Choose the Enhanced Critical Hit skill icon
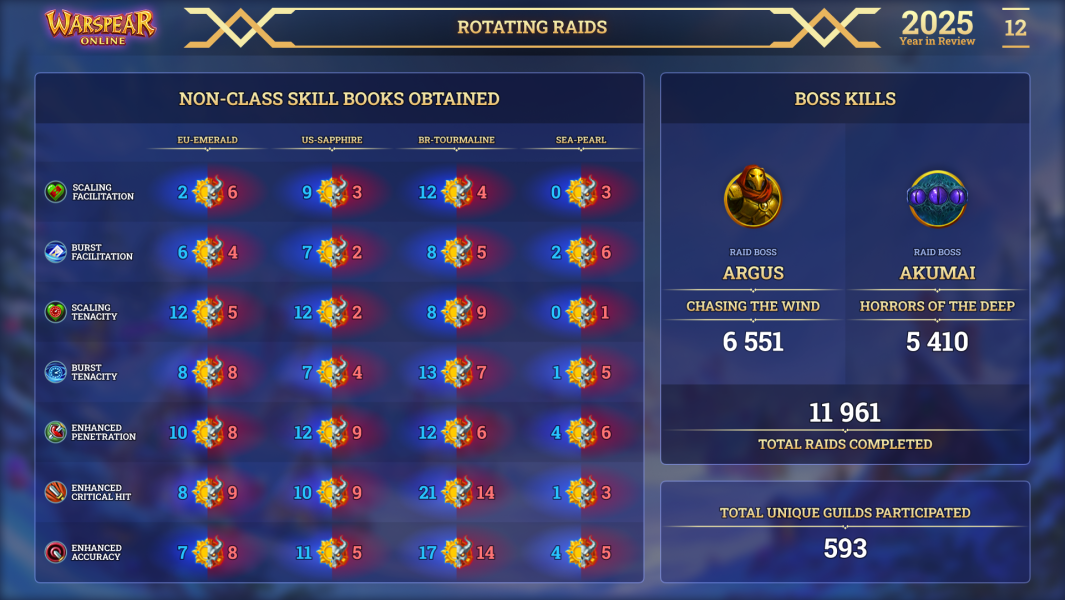The height and width of the screenshot is (600, 1065). coord(56,492)
